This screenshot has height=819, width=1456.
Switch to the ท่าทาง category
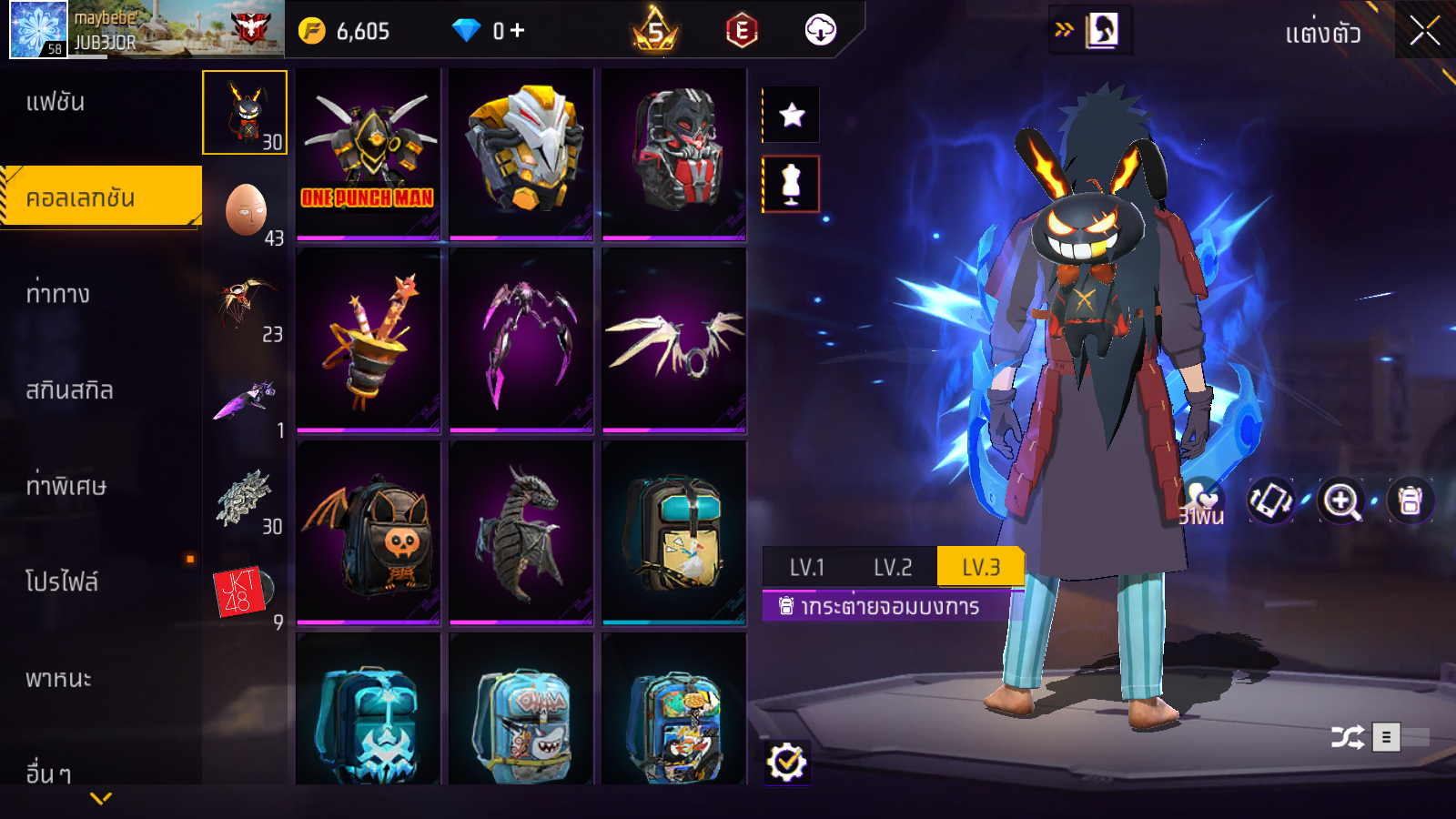click(x=57, y=294)
